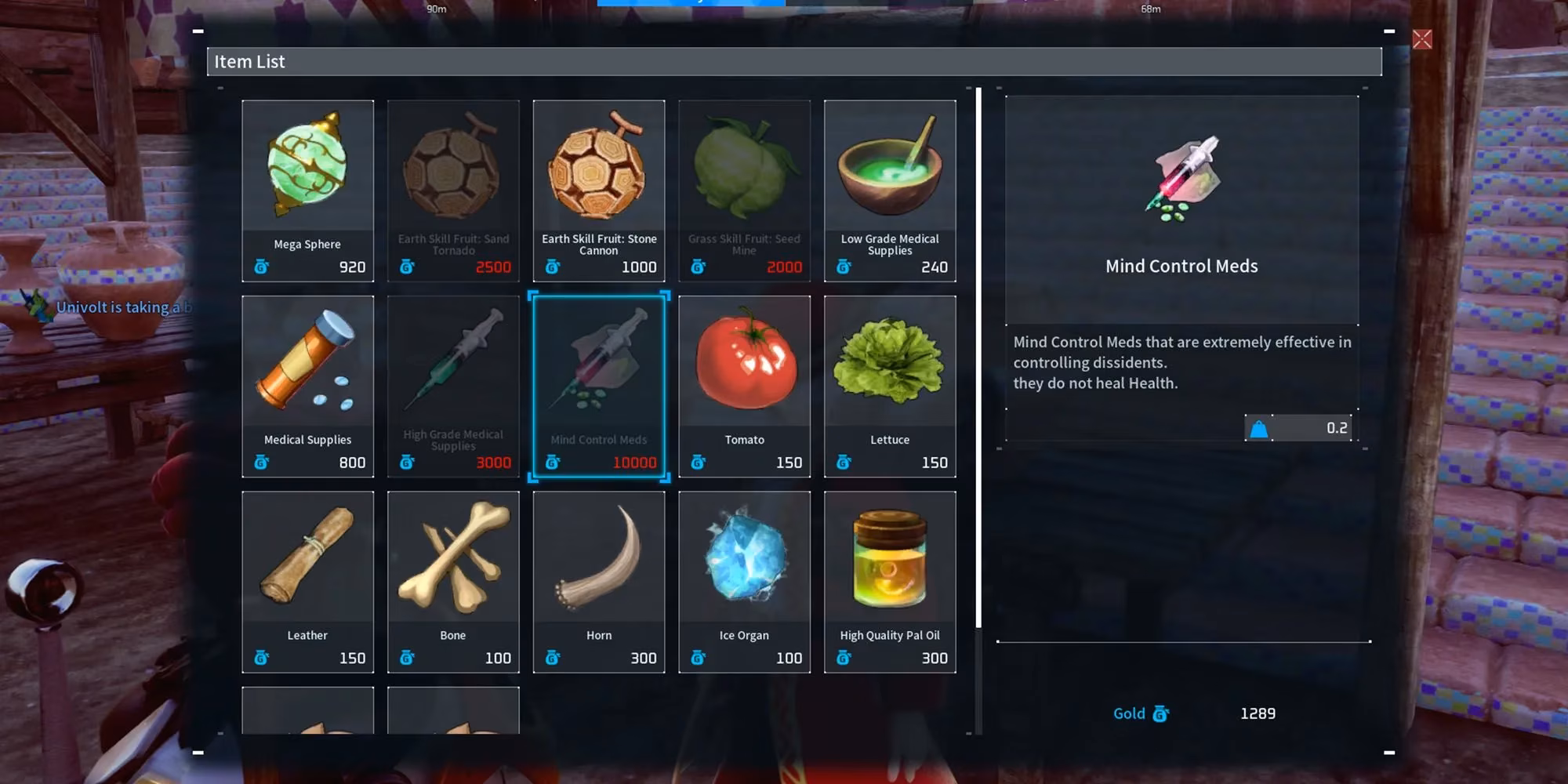
Task: Close the Item List window
Action: 1421,39
